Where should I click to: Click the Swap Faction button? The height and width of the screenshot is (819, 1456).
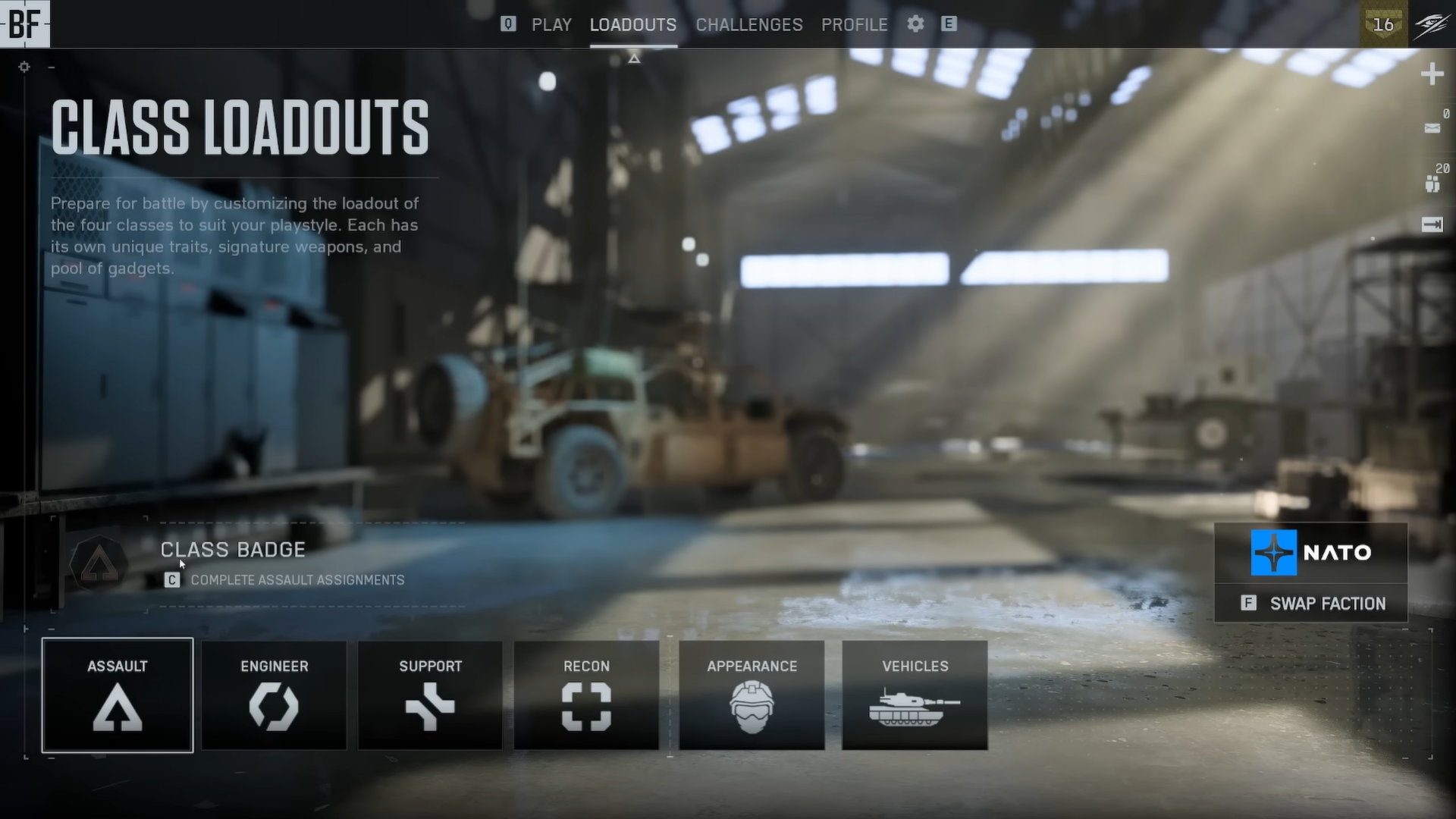(1311, 604)
